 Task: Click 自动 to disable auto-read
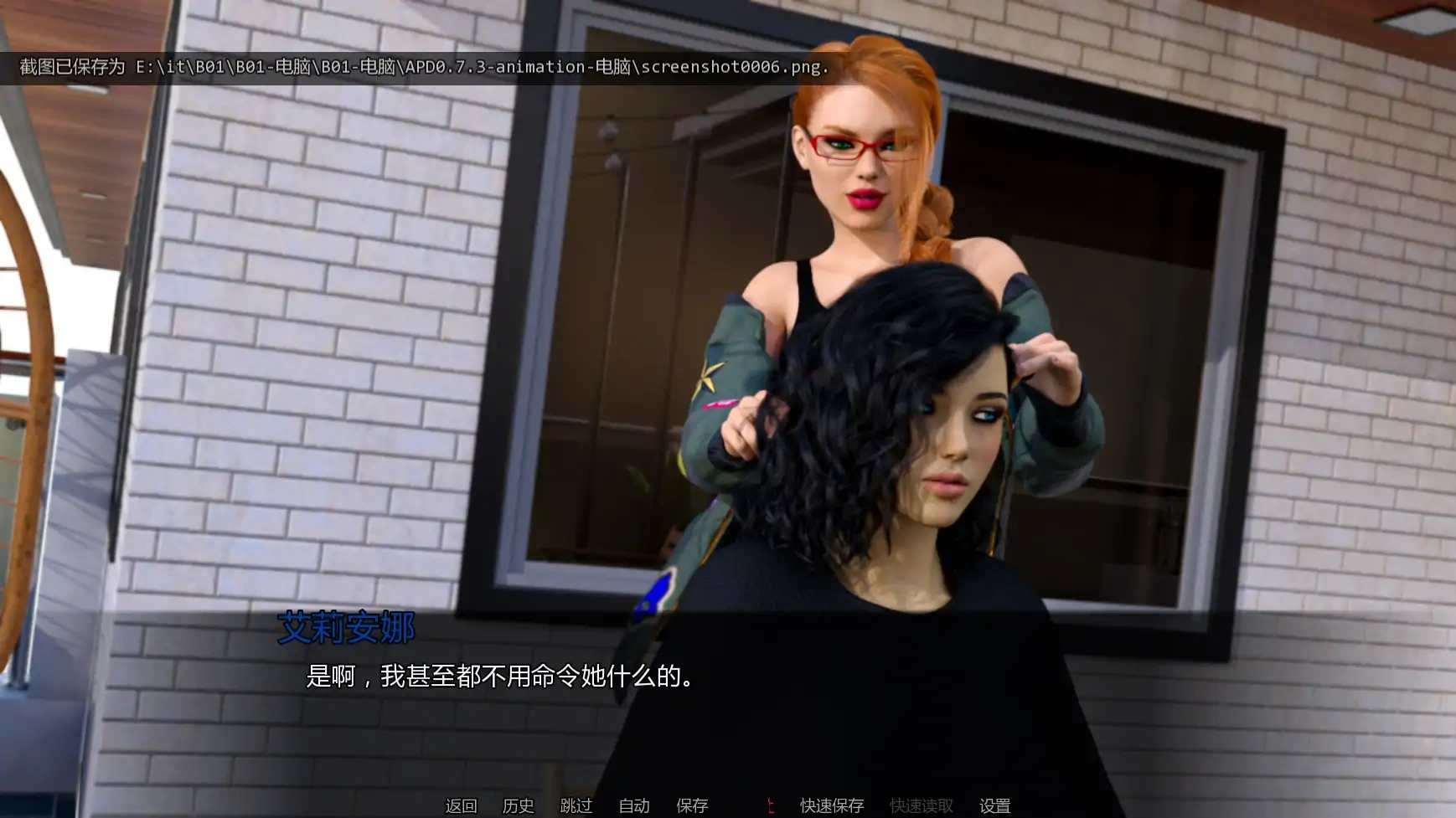(634, 806)
